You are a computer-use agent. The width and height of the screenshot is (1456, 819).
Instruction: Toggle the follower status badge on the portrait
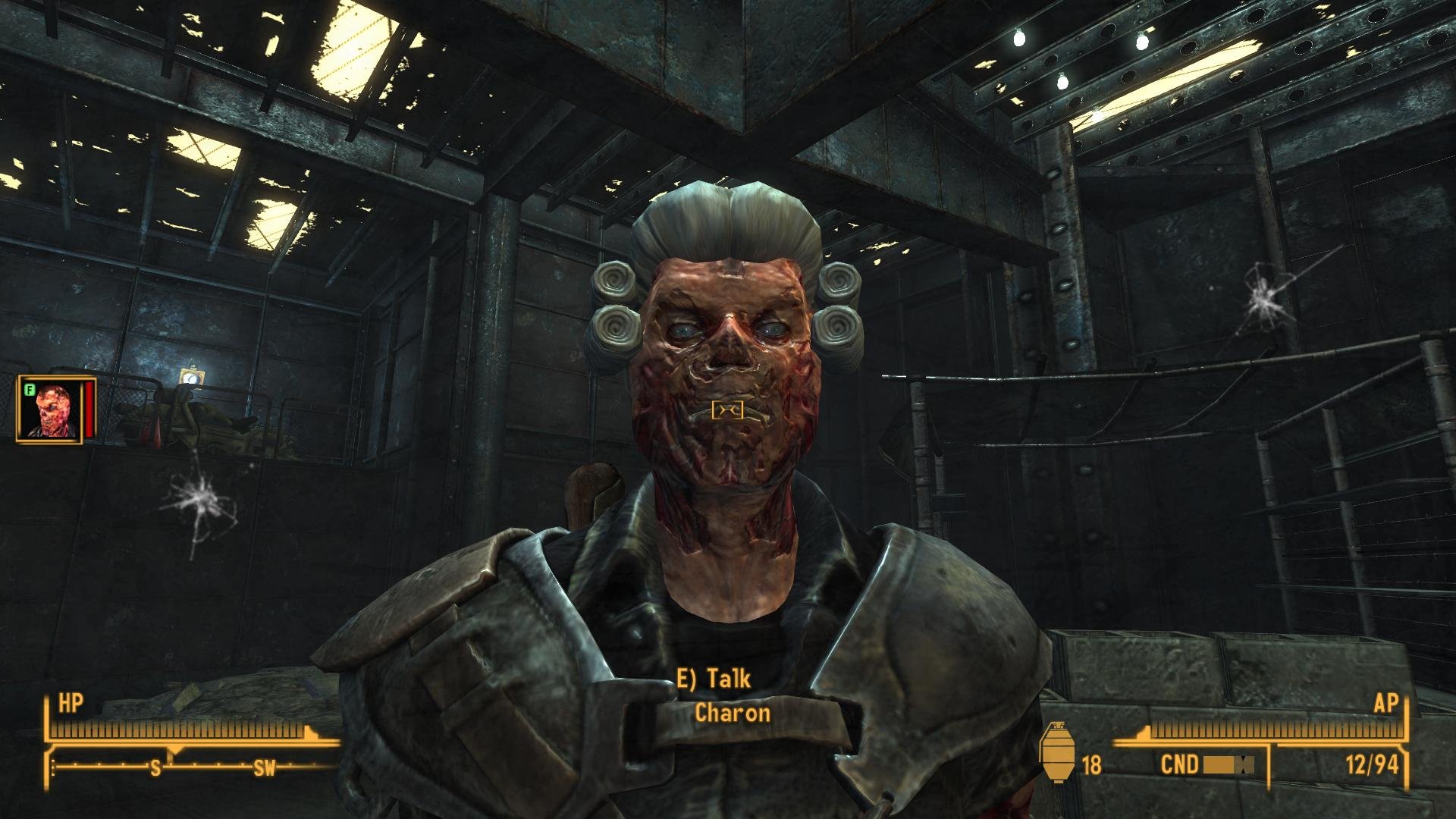click(30, 389)
